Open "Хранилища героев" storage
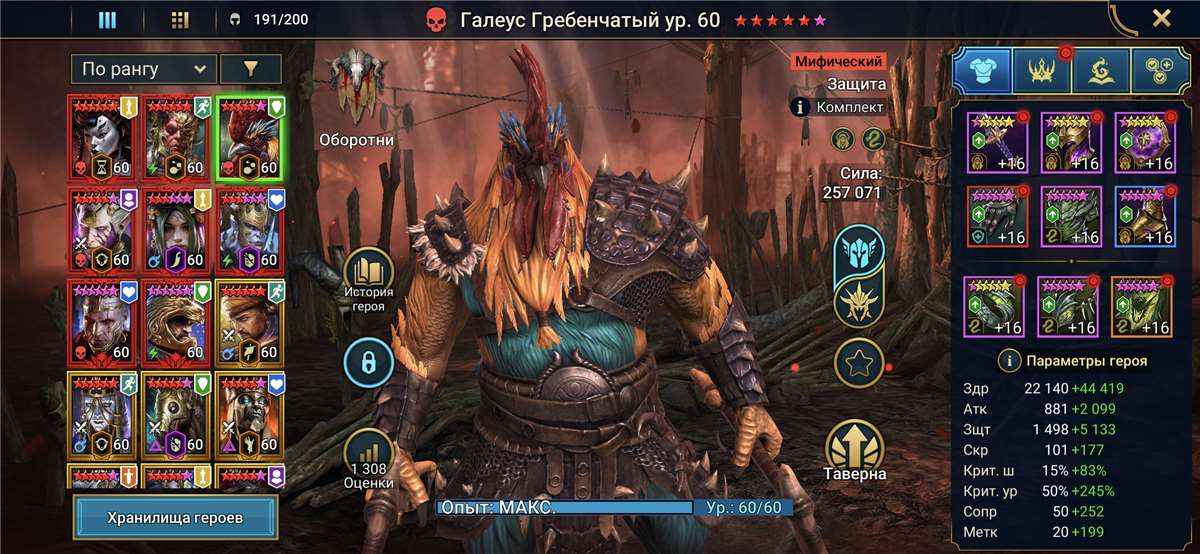Viewport: 1200px width, 554px height. (x=176, y=517)
